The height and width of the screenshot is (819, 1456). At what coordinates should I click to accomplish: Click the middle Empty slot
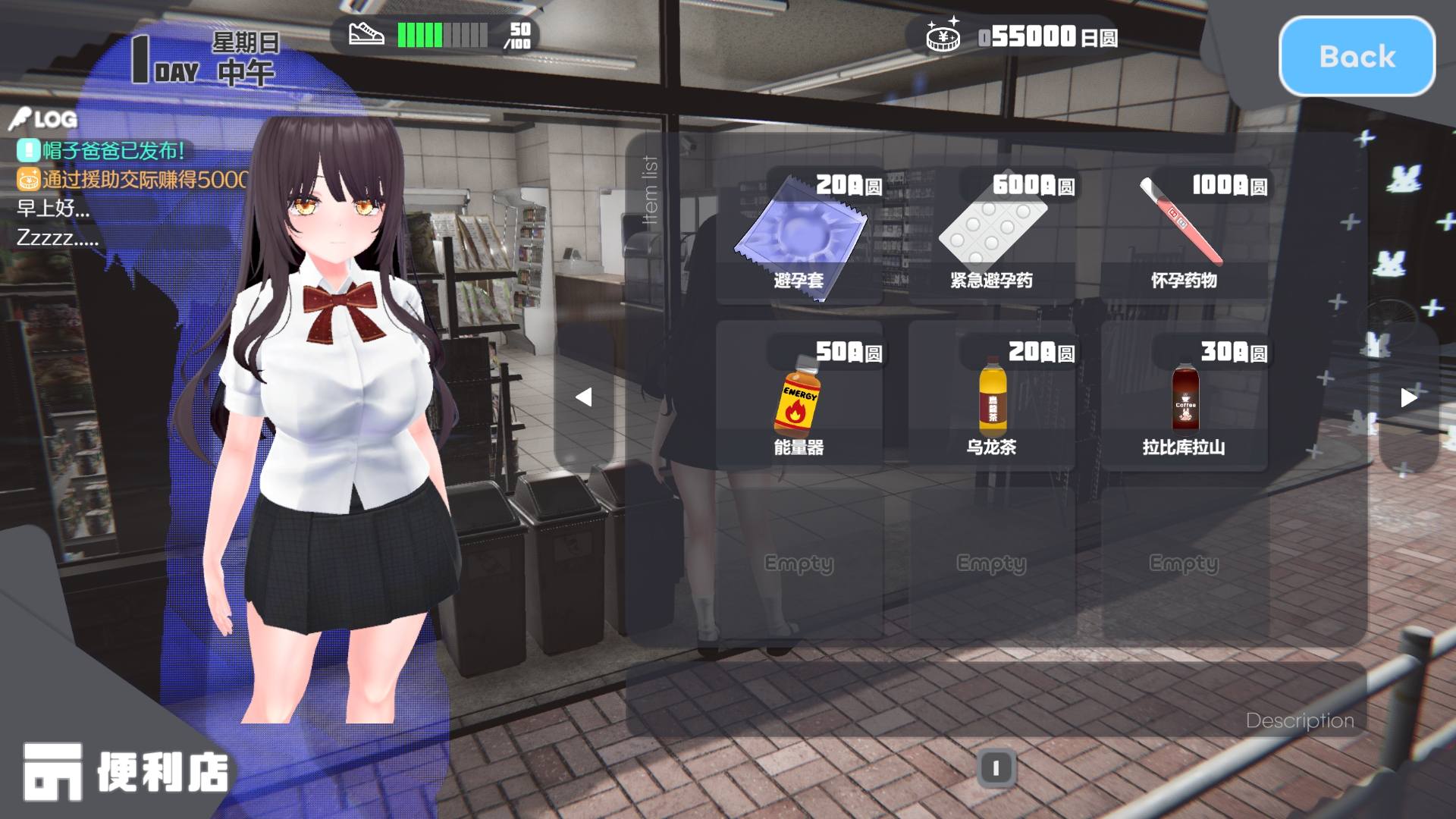(992, 563)
